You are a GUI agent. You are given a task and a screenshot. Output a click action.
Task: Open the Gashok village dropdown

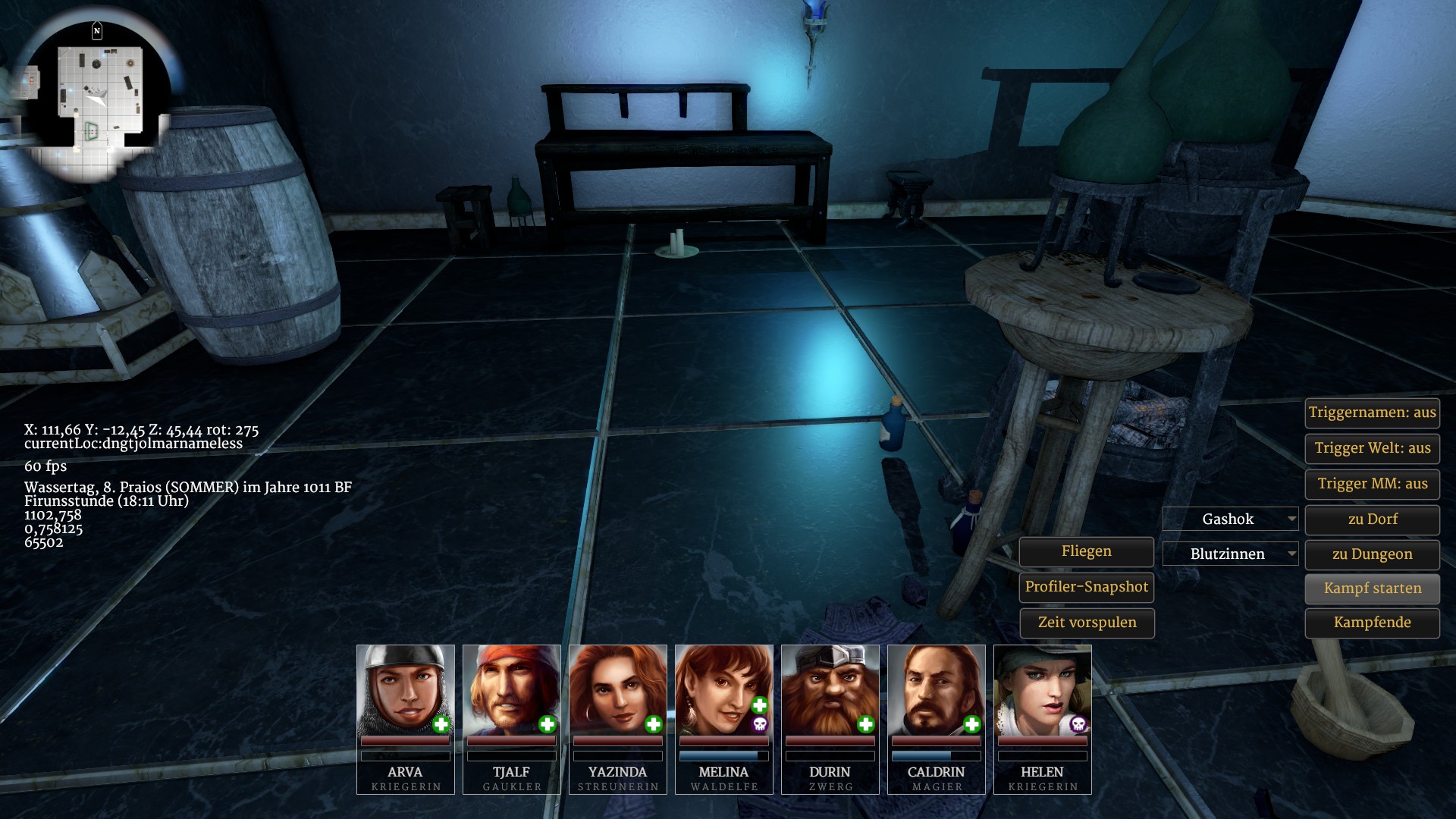1230,519
